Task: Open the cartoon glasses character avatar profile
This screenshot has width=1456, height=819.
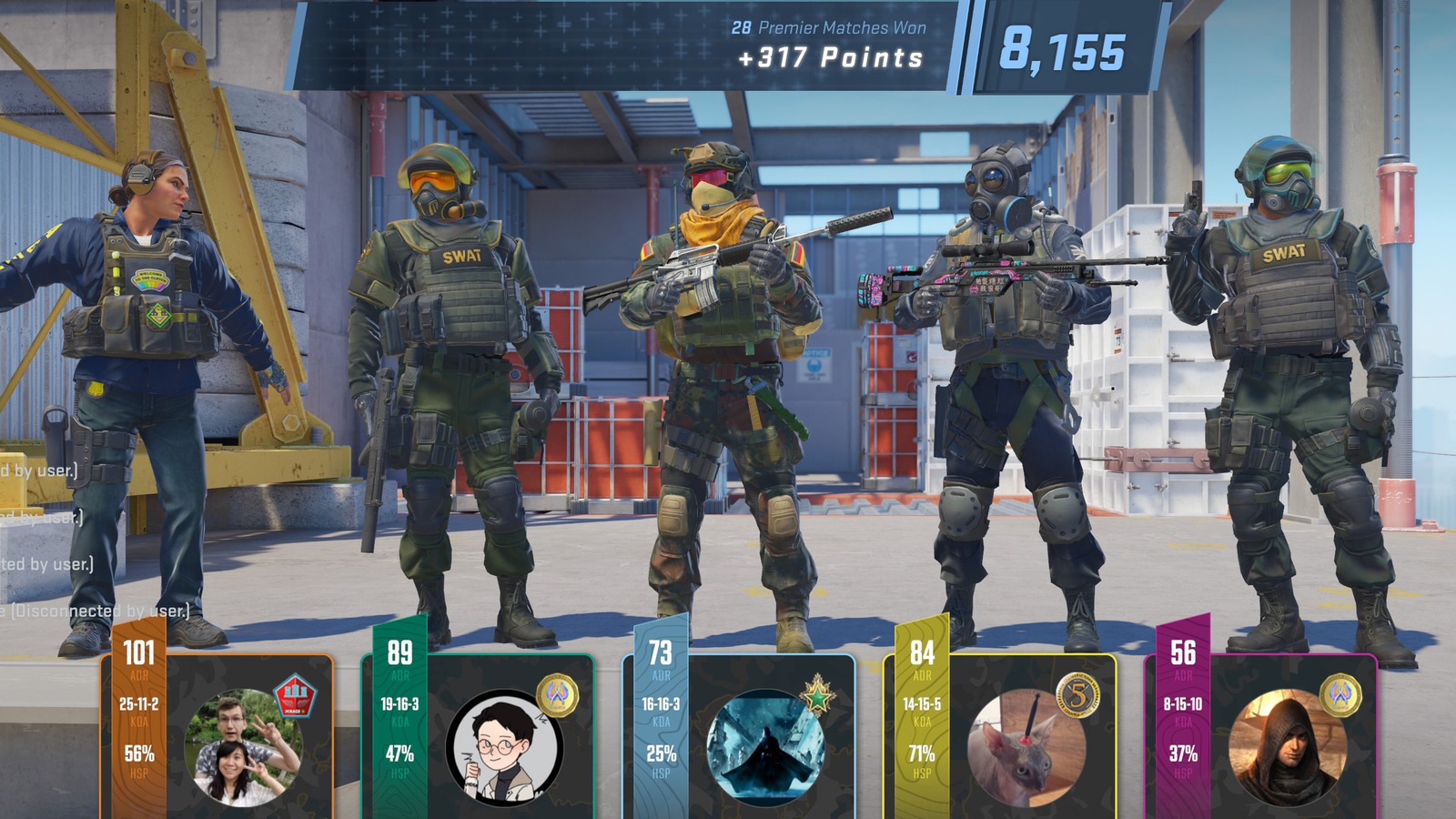Action: (504, 748)
